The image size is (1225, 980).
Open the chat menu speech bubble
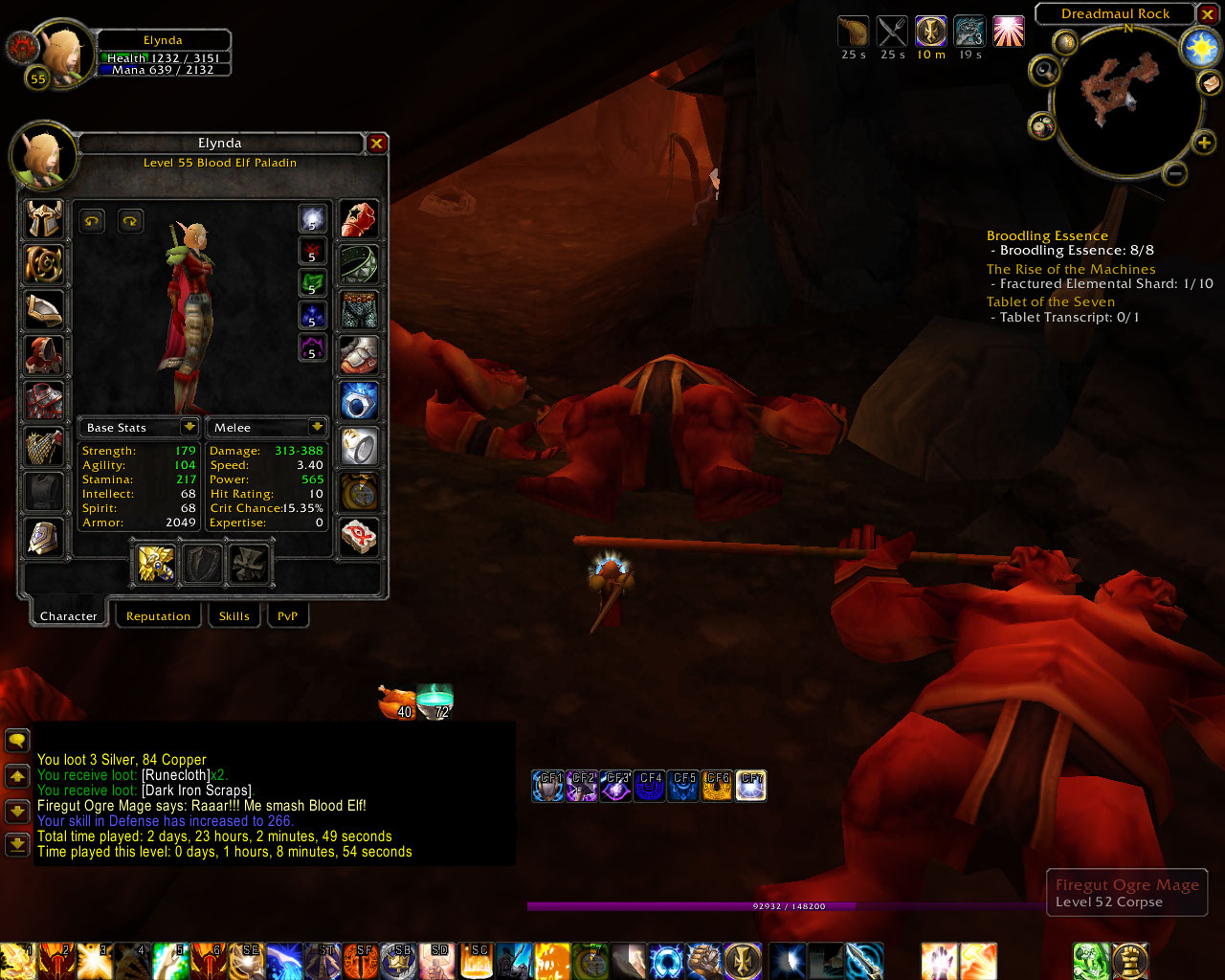point(17,740)
